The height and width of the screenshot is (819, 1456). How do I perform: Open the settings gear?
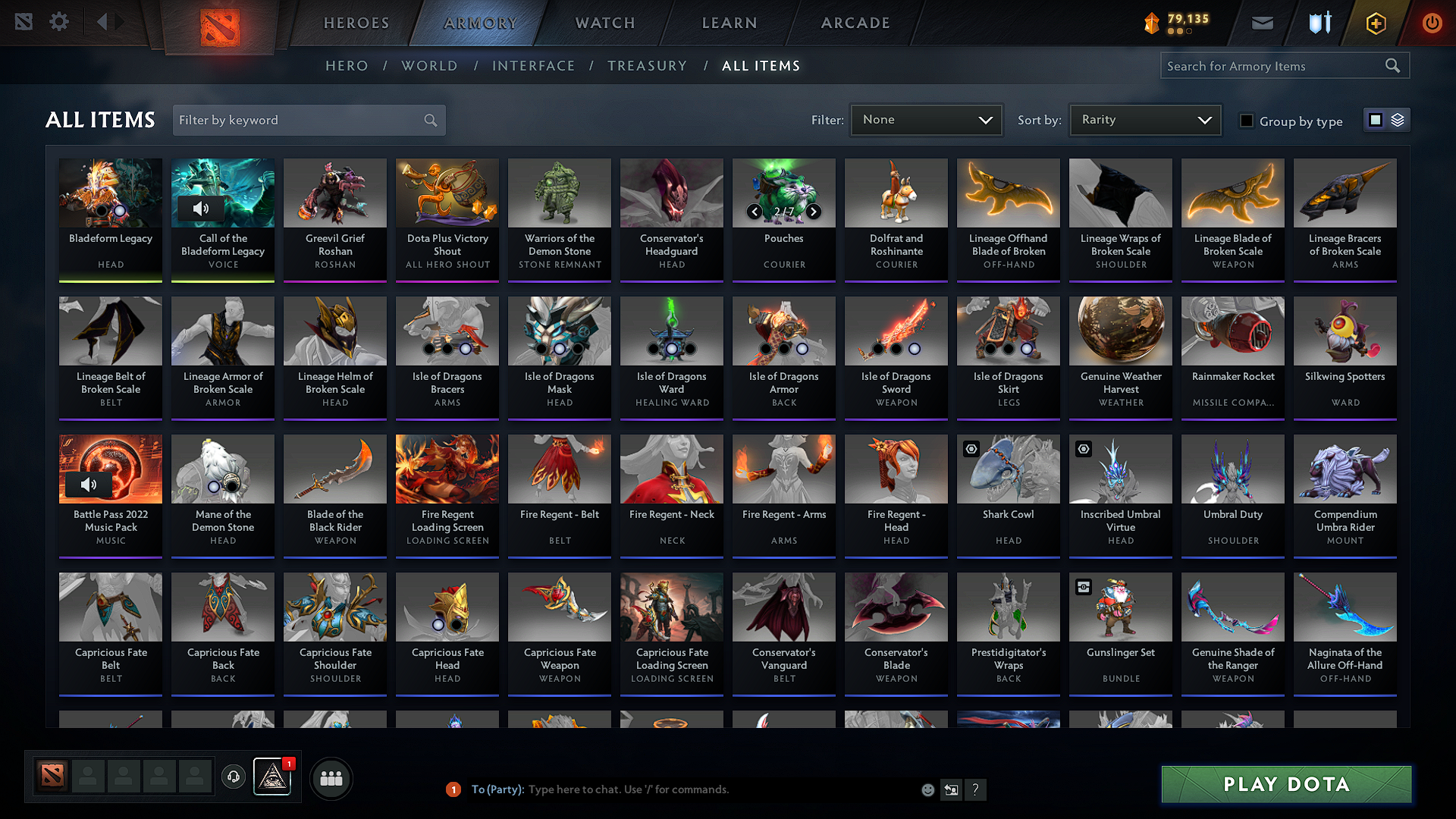click(58, 22)
